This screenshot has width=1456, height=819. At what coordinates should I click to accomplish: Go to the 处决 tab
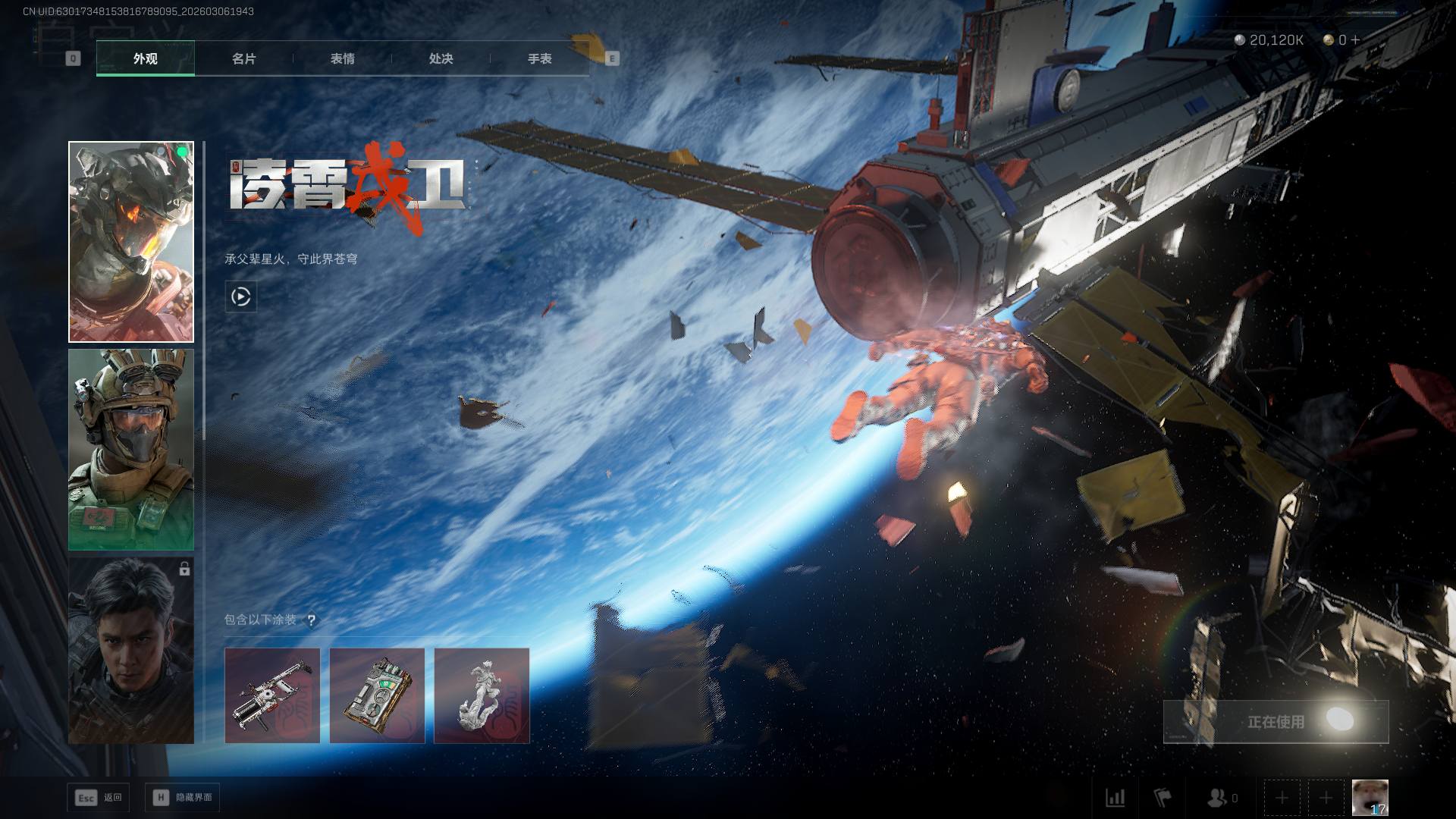[x=441, y=58]
